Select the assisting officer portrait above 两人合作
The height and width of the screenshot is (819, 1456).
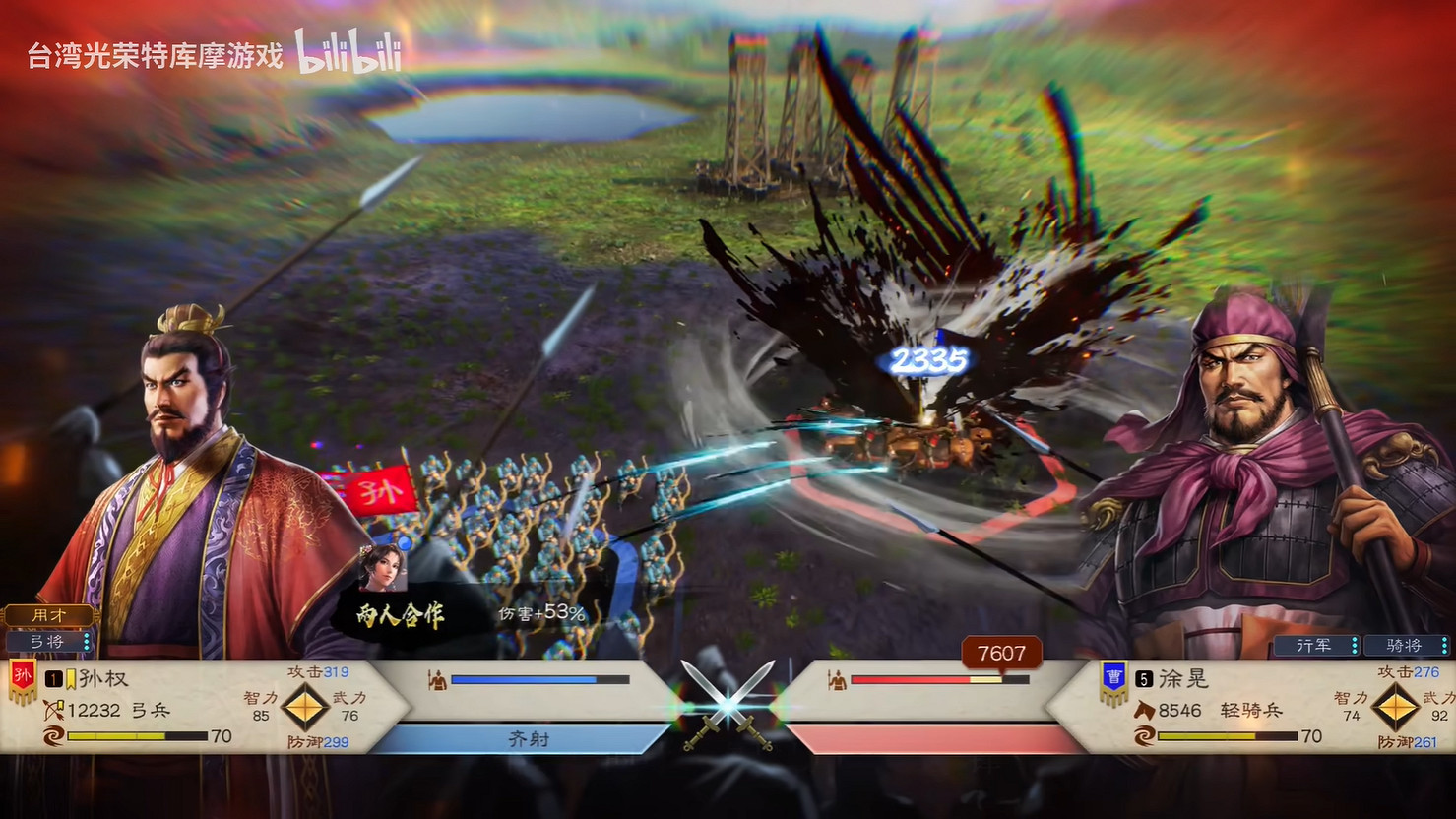(385, 569)
